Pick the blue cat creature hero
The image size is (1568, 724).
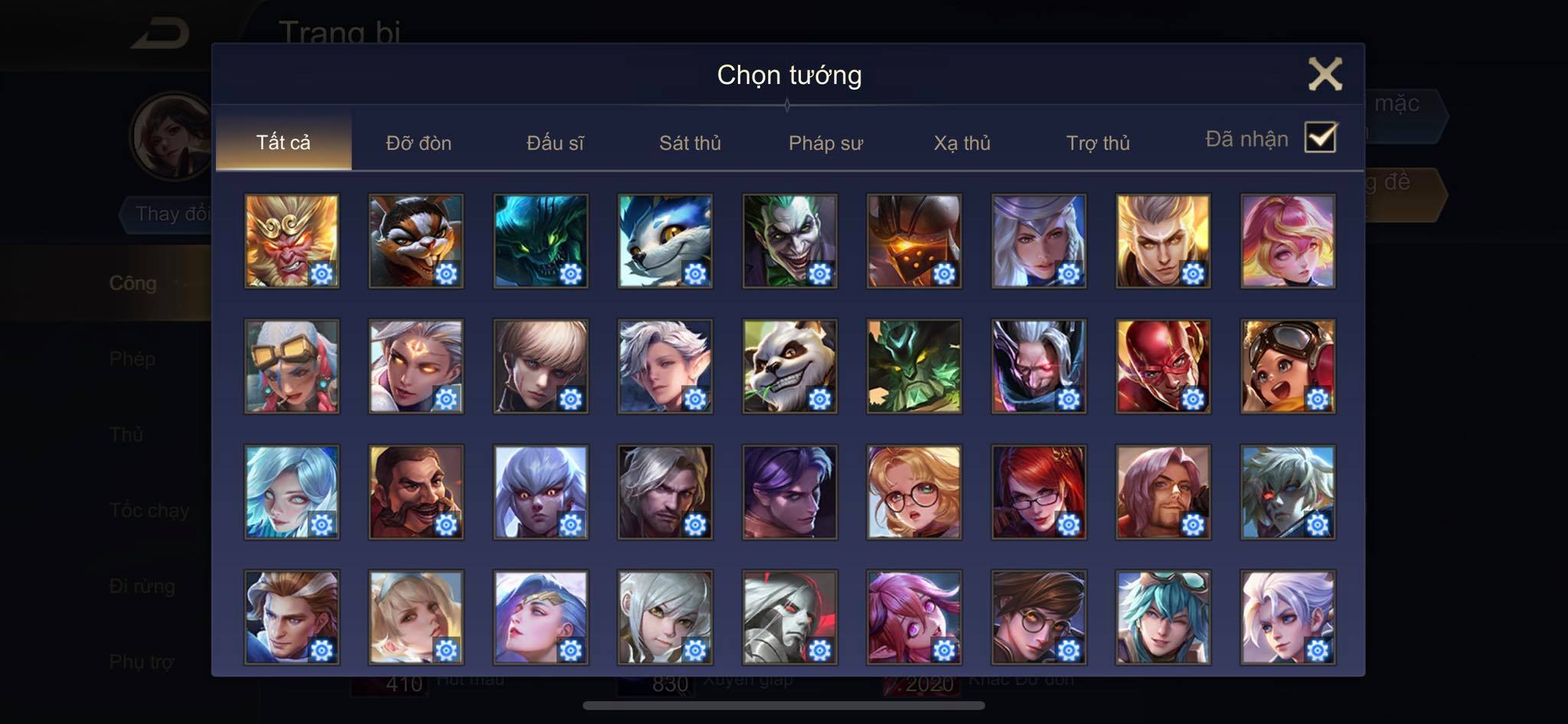[x=665, y=241]
